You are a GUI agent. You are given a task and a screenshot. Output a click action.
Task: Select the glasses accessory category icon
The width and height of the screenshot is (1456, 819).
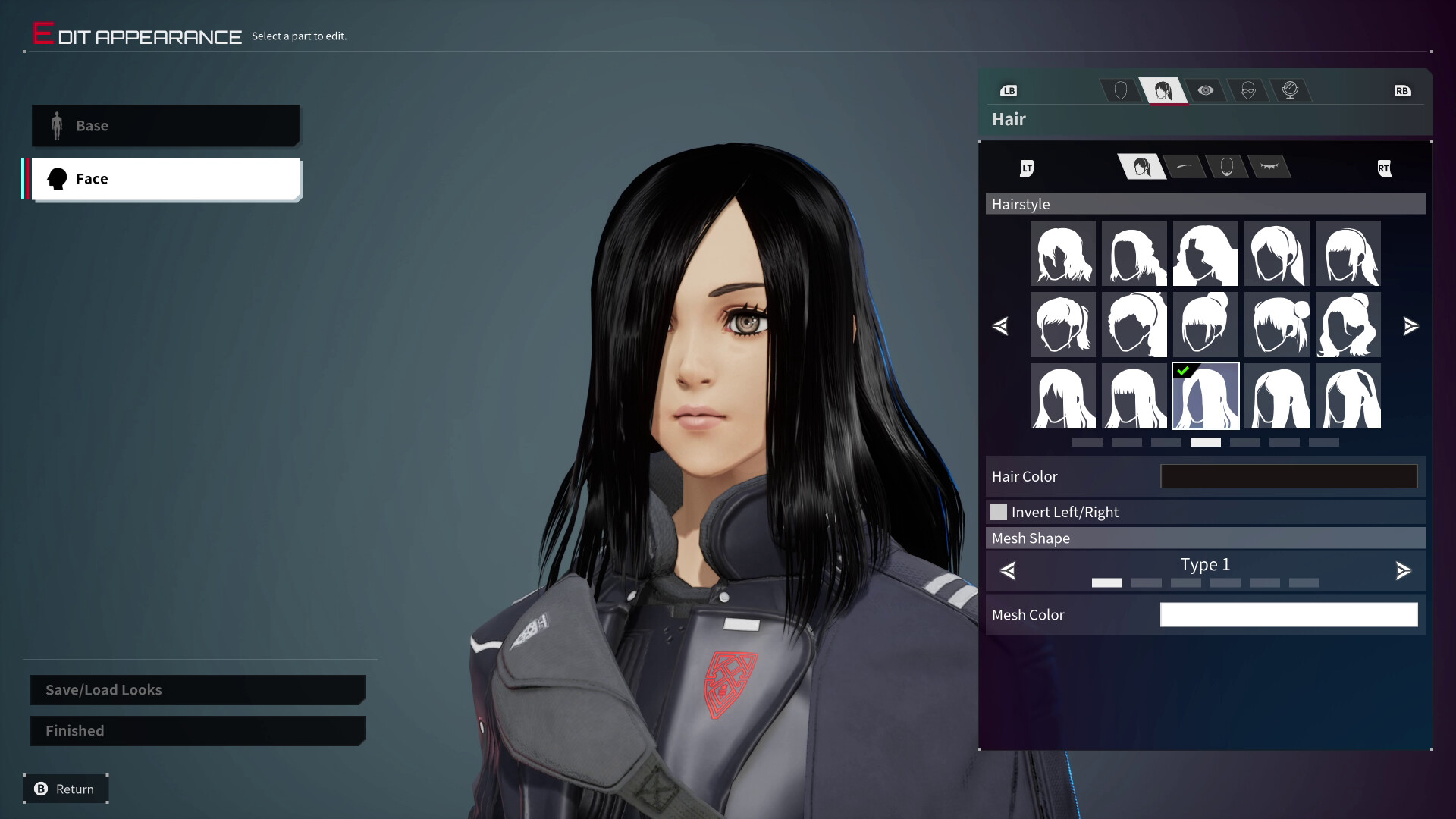pos(1248,90)
